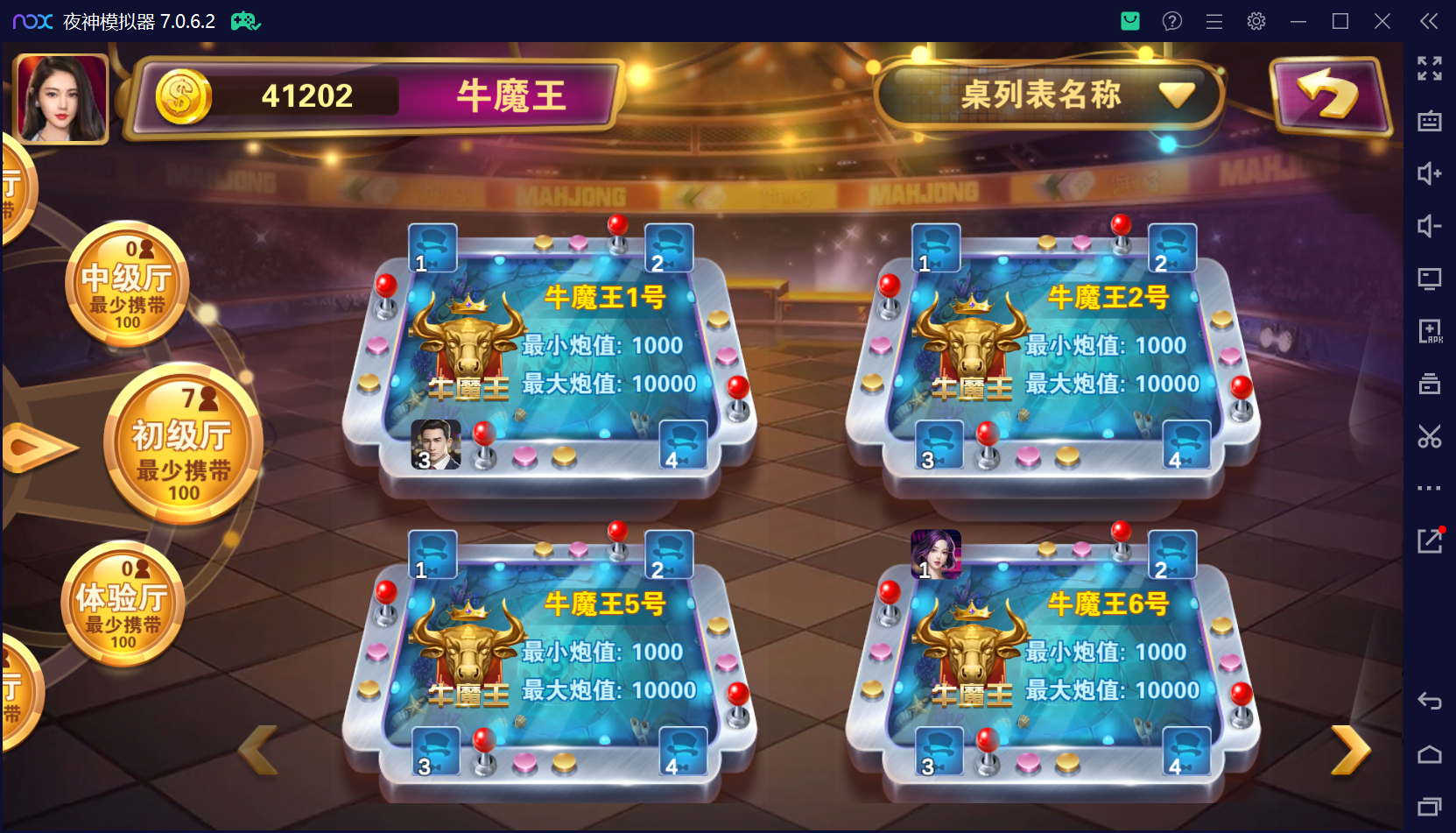Image resolution: width=1456 pixels, height=833 pixels.
Task: Toggle fullscreen mode on the Nox sidebar
Action: tap(1431, 68)
